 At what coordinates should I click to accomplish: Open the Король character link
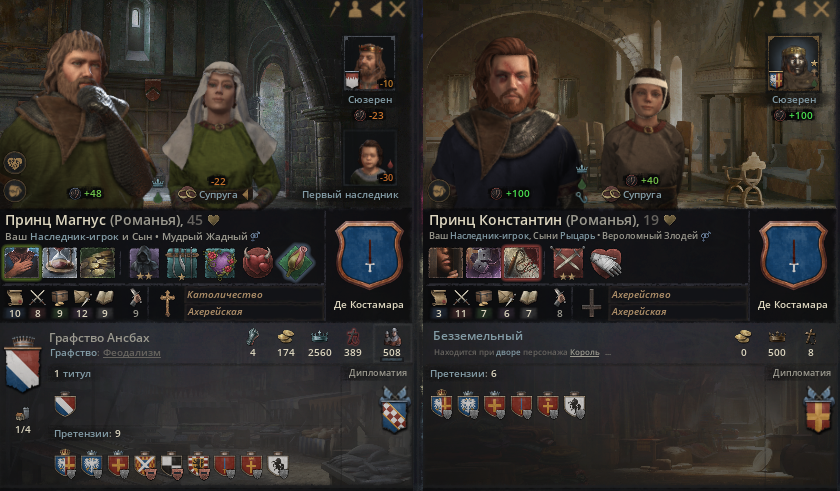[x=585, y=353]
